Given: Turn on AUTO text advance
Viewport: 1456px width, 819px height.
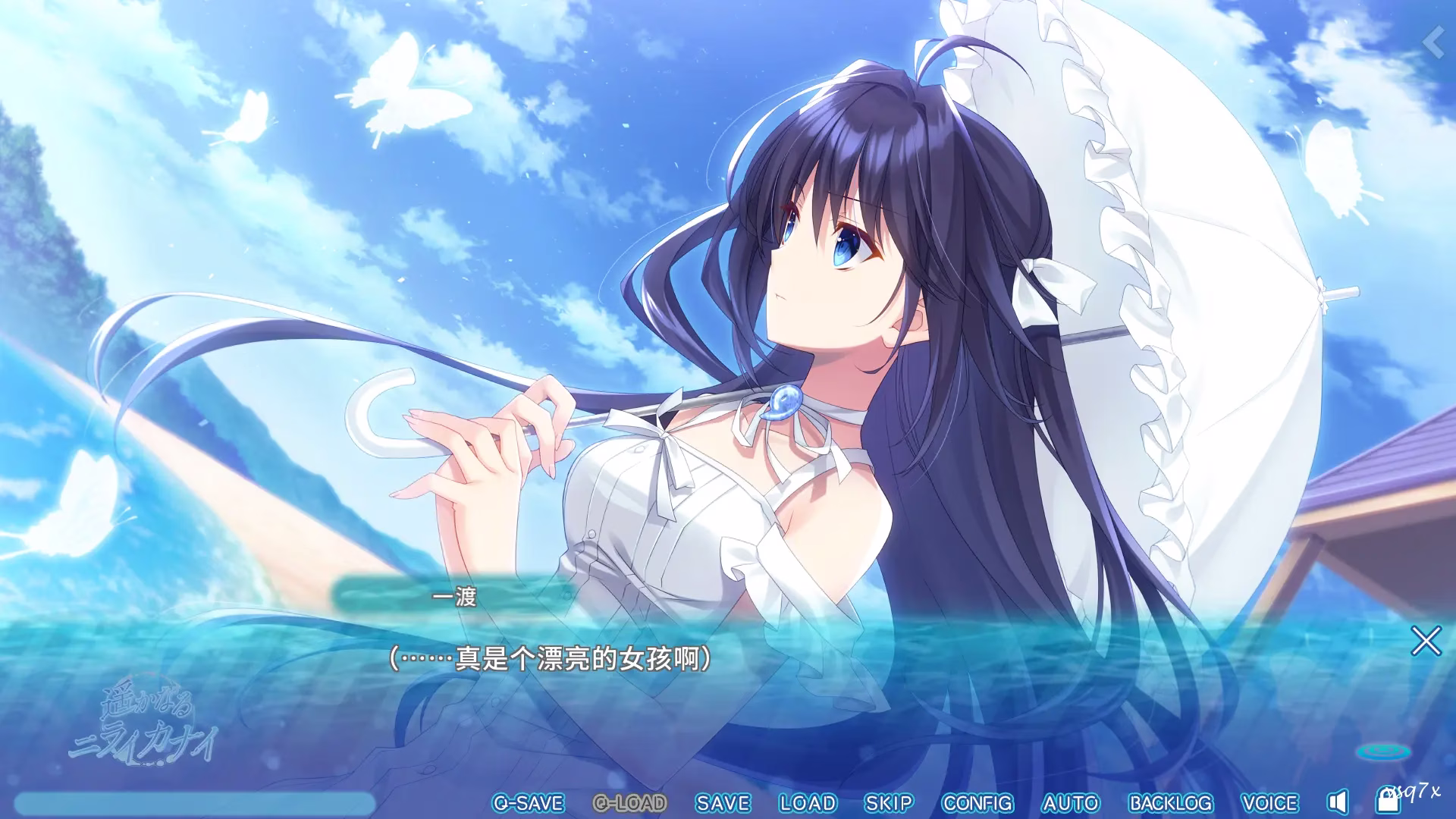Looking at the screenshot, I should point(1070,802).
